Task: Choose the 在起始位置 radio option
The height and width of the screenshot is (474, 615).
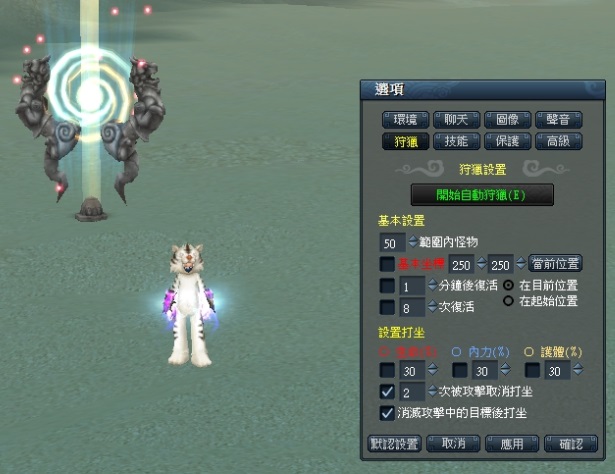Action: pos(508,301)
